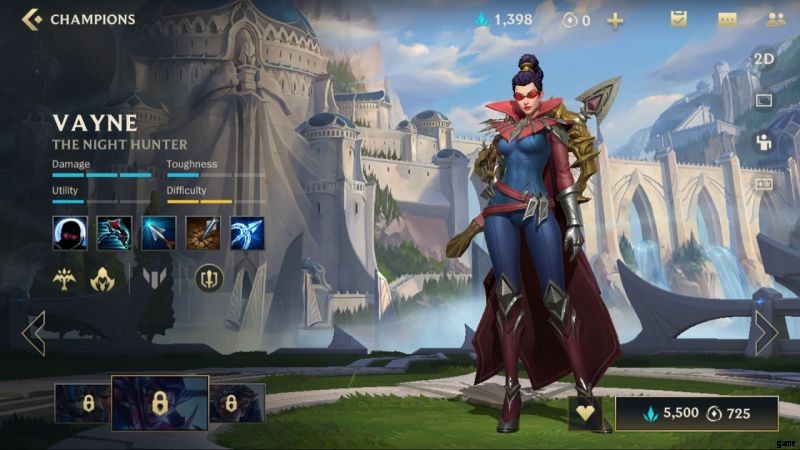Open the splash art image viewer icon

point(764,100)
